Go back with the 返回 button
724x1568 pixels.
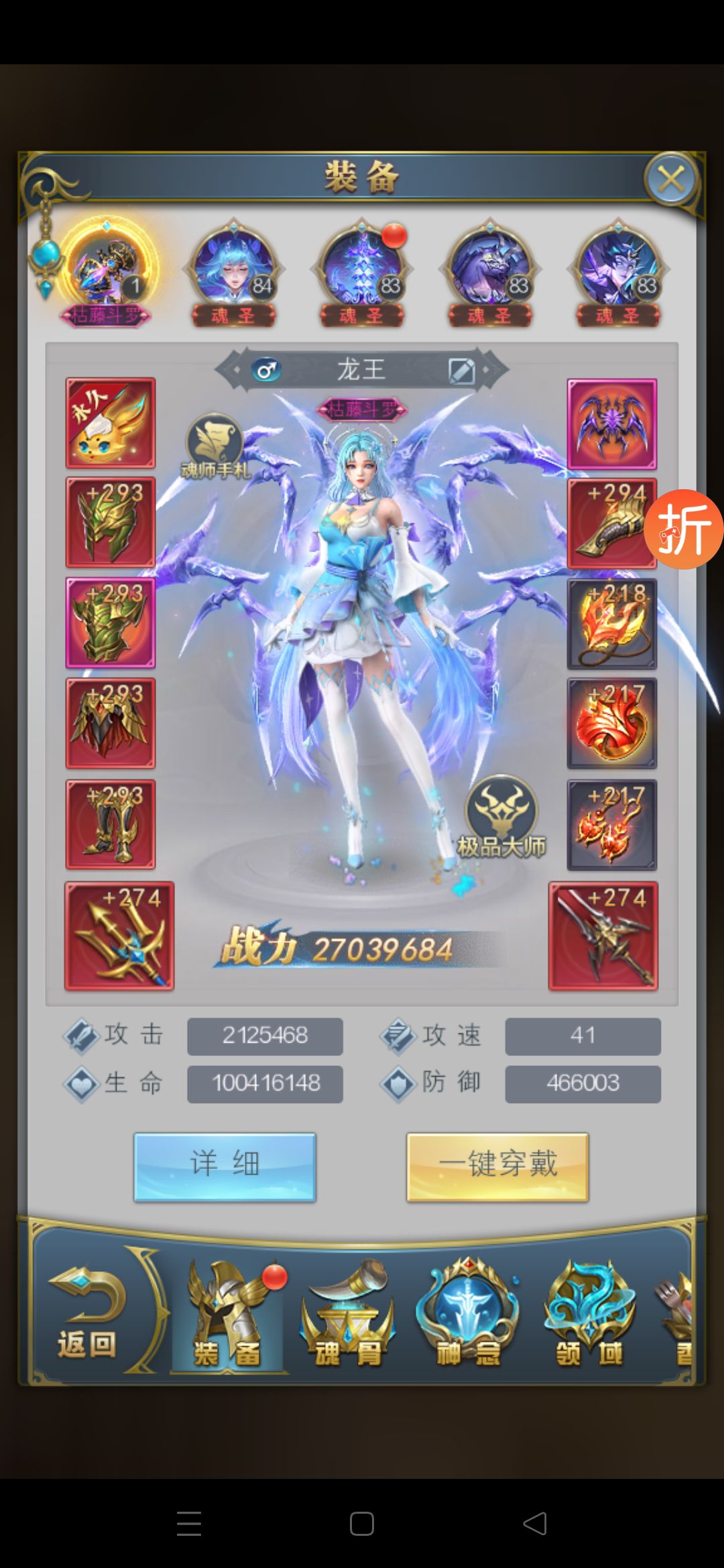click(87, 1315)
